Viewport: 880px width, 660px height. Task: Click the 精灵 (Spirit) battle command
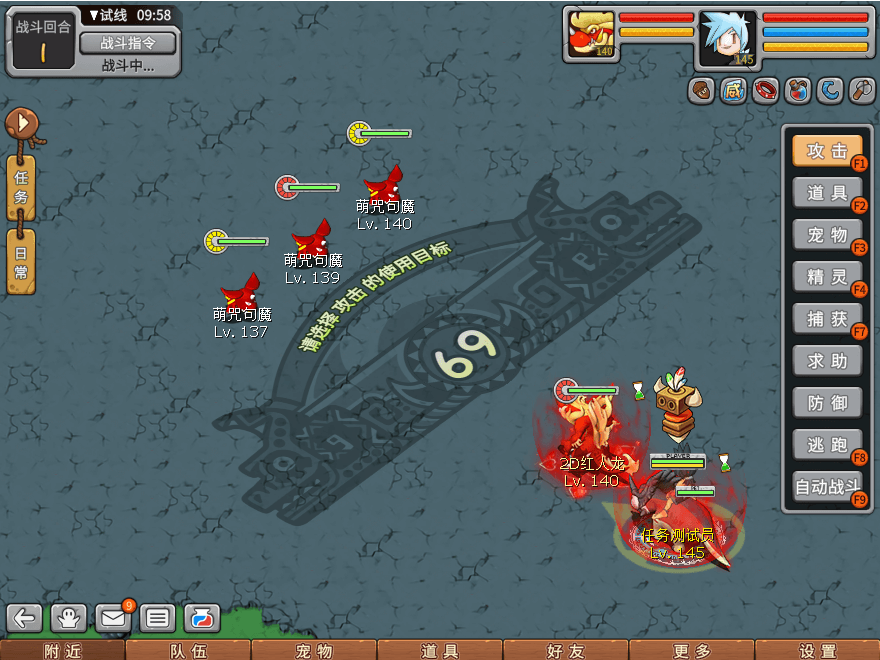(827, 278)
